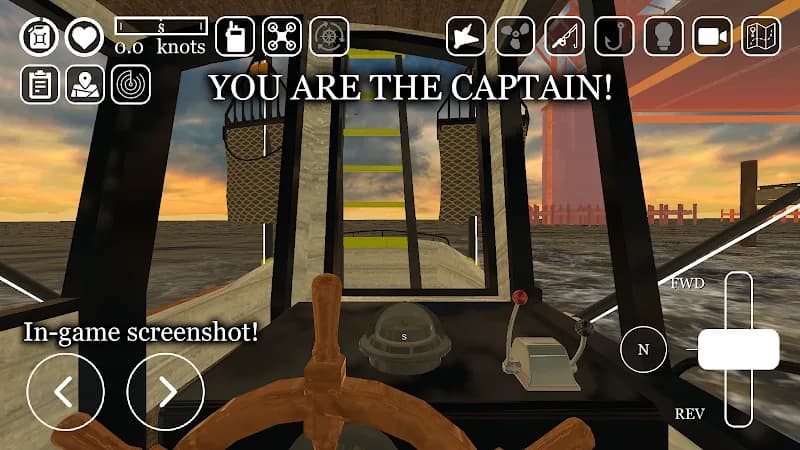Switch view with the camera icon
800x450 pixels.
coord(711,37)
